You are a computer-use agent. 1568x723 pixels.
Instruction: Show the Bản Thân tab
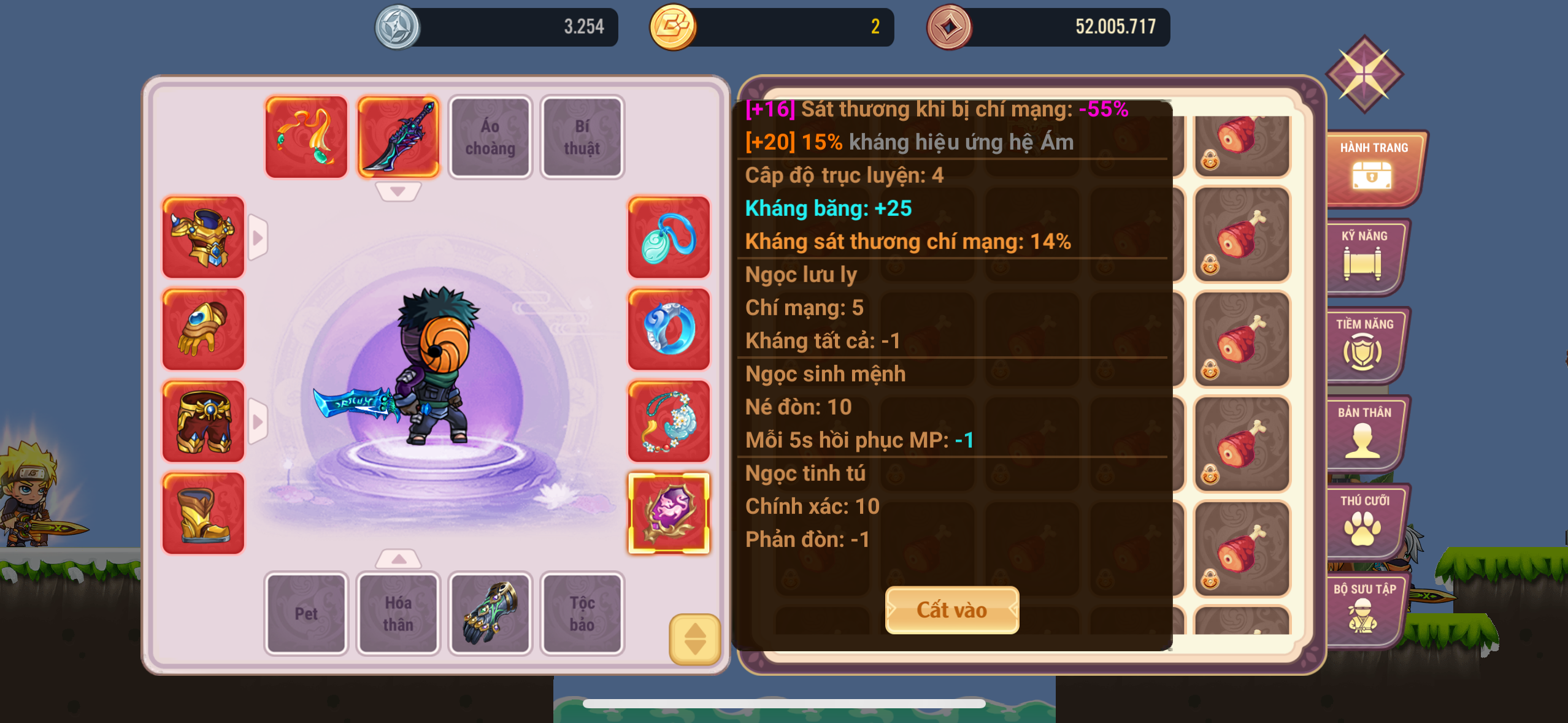pyautogui.click(x=1364, y=433)
